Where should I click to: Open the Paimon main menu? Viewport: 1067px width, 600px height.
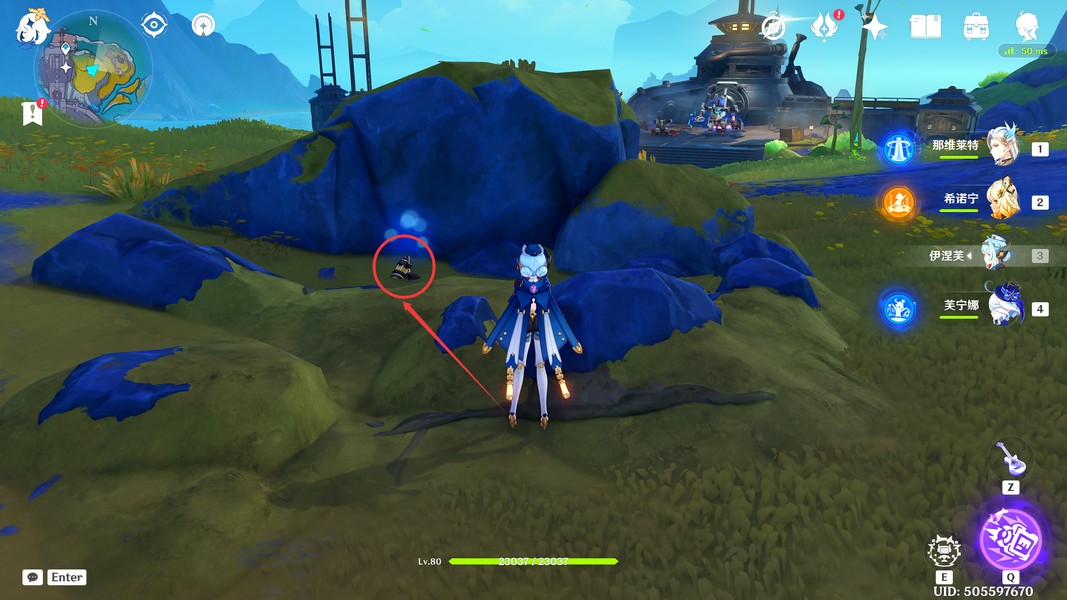point(32,26)
